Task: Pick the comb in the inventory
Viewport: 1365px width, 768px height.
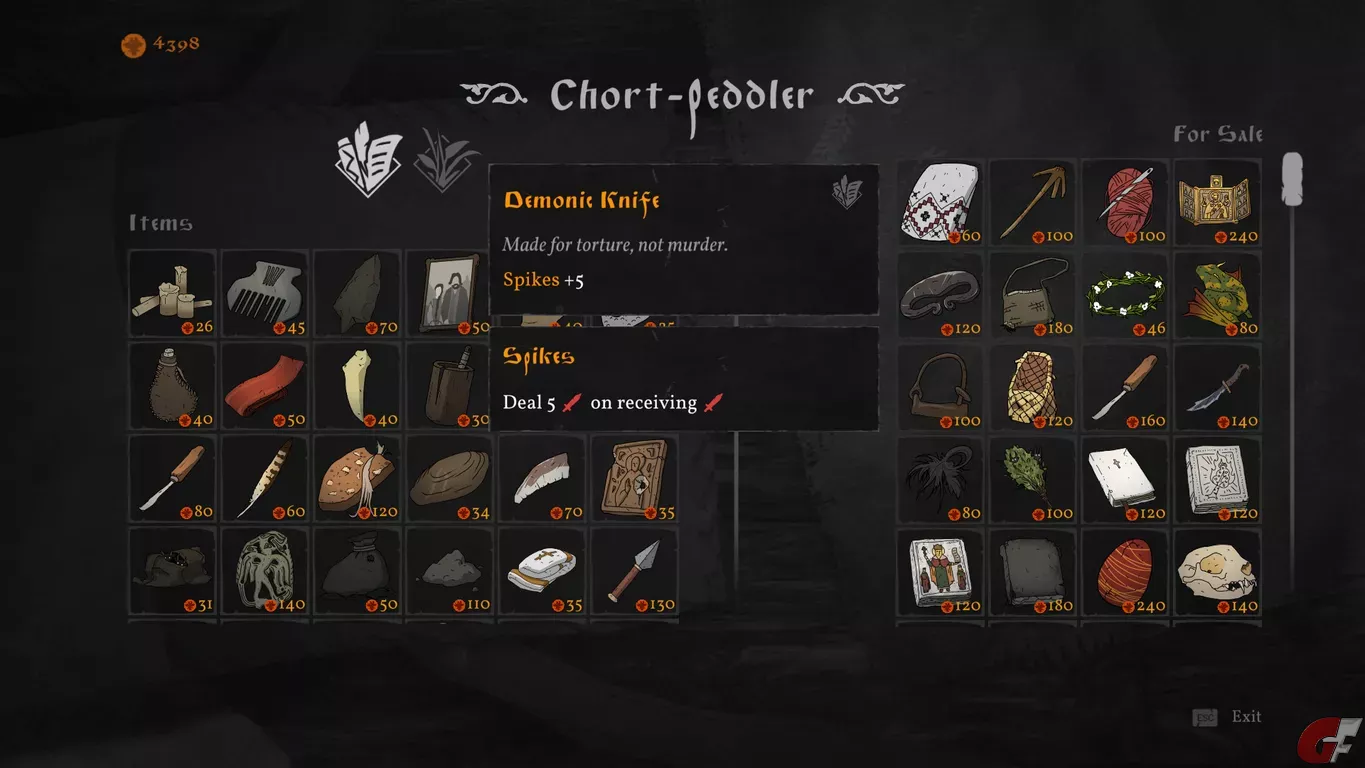Action: (263, 293)
